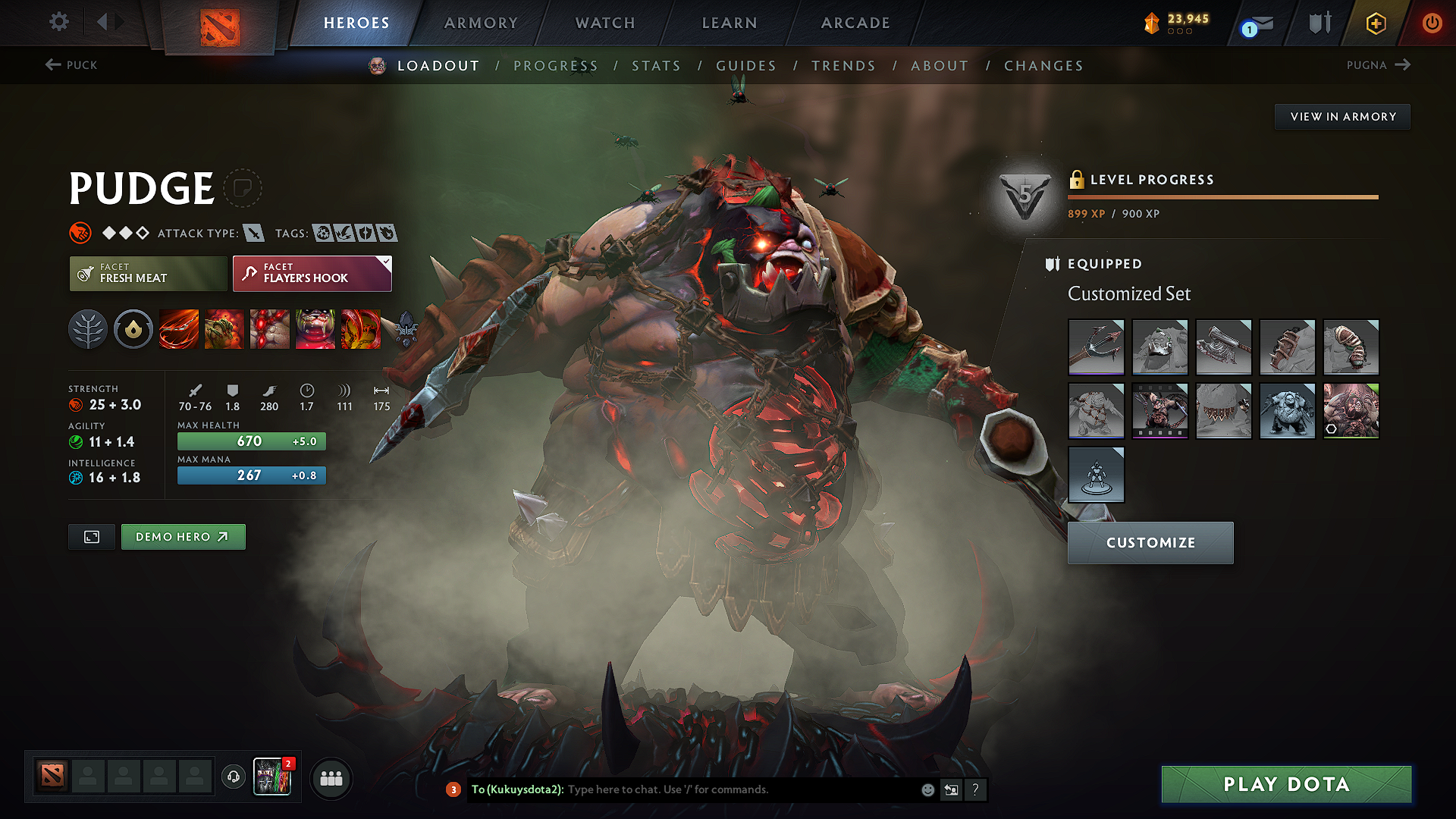This screenshot has width=1456, height=819.
Task: Switch back to Puck hero
Action: coord(71,65)
